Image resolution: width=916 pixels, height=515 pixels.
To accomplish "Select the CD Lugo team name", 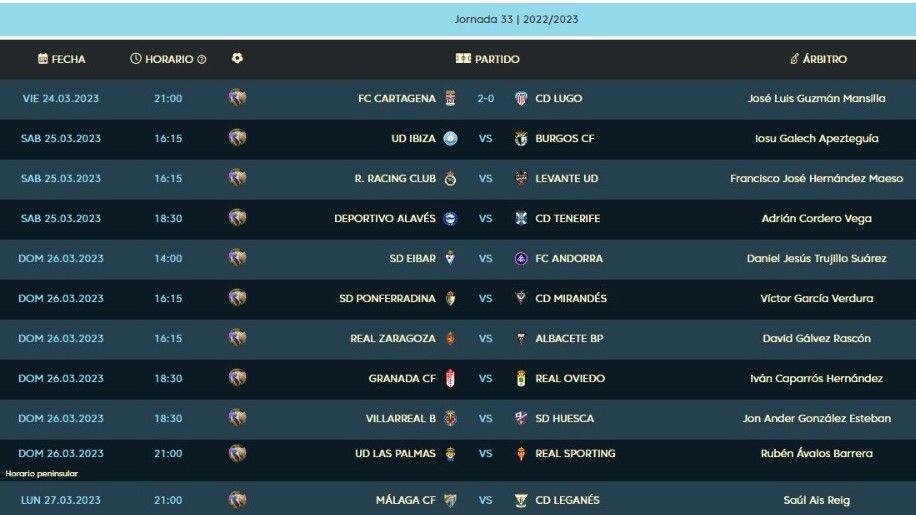I will pos(558,98).
